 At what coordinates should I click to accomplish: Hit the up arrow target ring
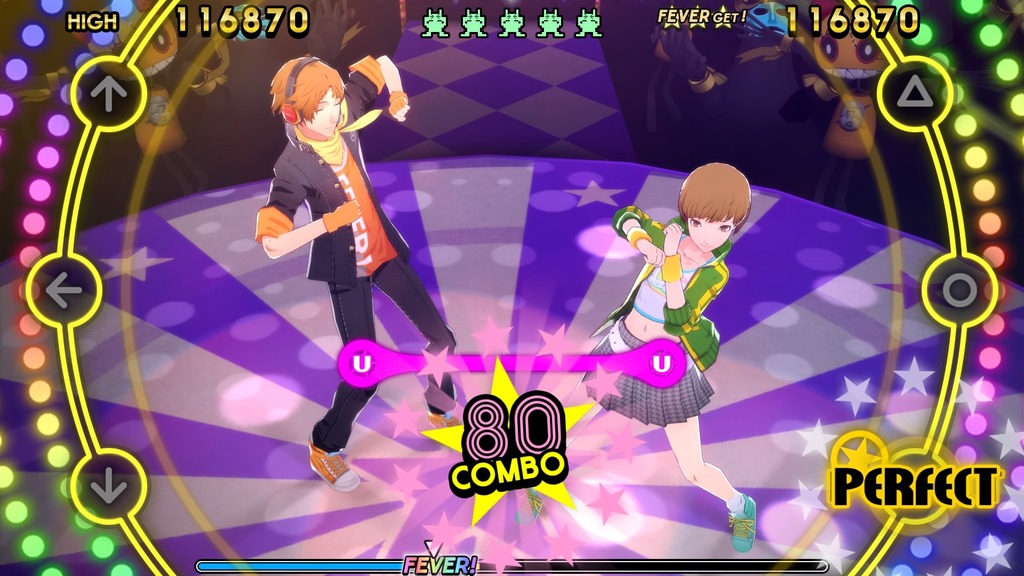109,93
